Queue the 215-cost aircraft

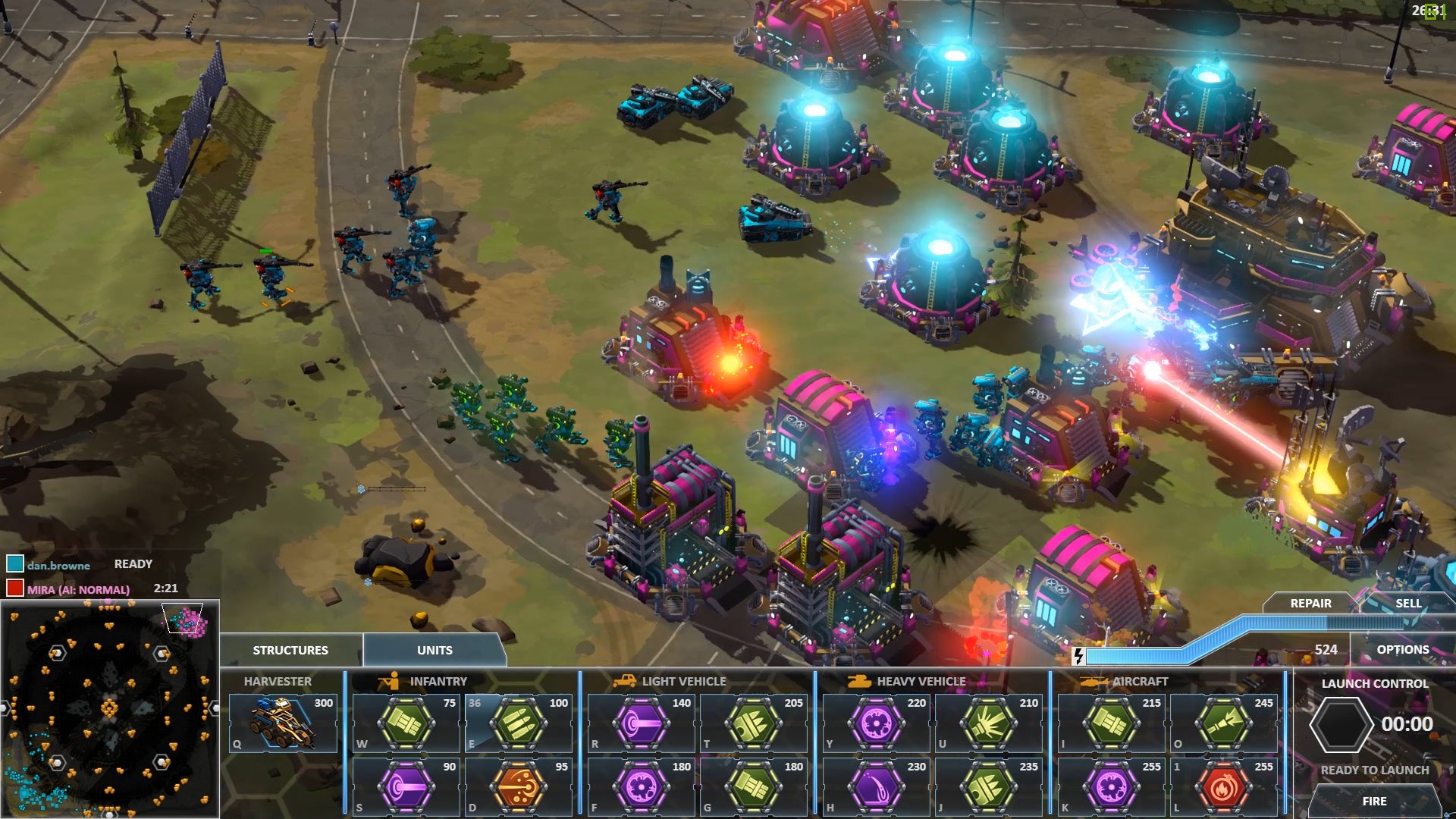(1112, 723)
